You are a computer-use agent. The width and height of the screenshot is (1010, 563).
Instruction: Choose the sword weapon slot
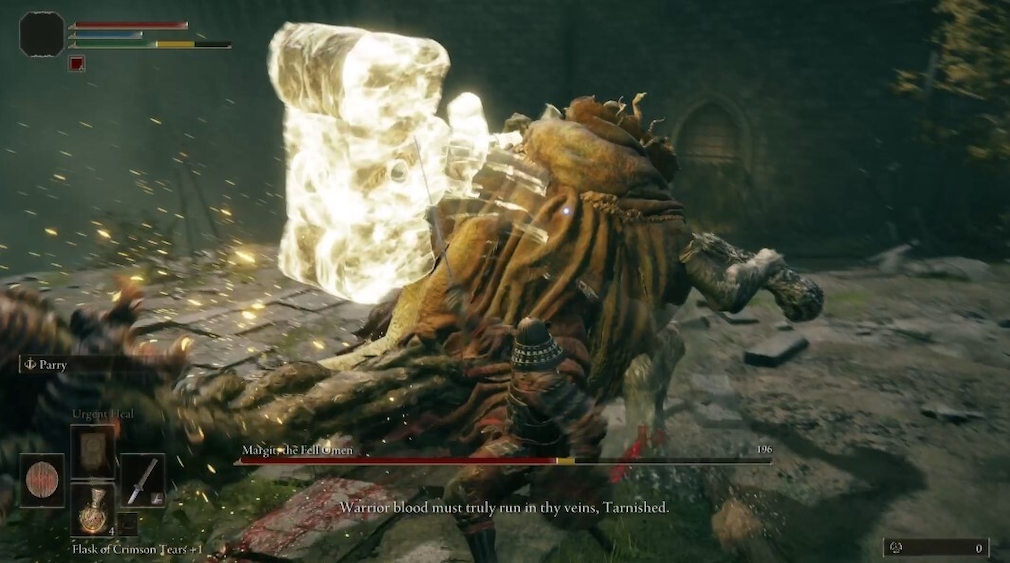[142, 480]
